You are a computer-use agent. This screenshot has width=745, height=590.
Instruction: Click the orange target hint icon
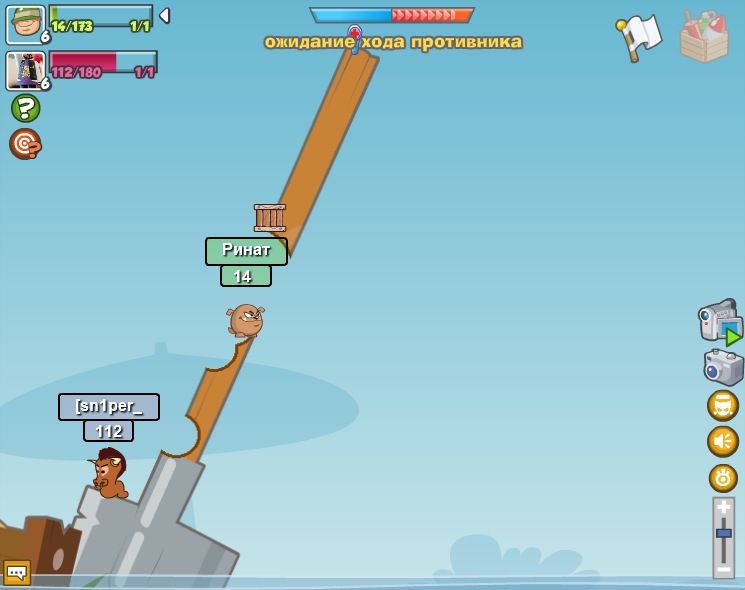pyautogui.click(x=25, y=144)
